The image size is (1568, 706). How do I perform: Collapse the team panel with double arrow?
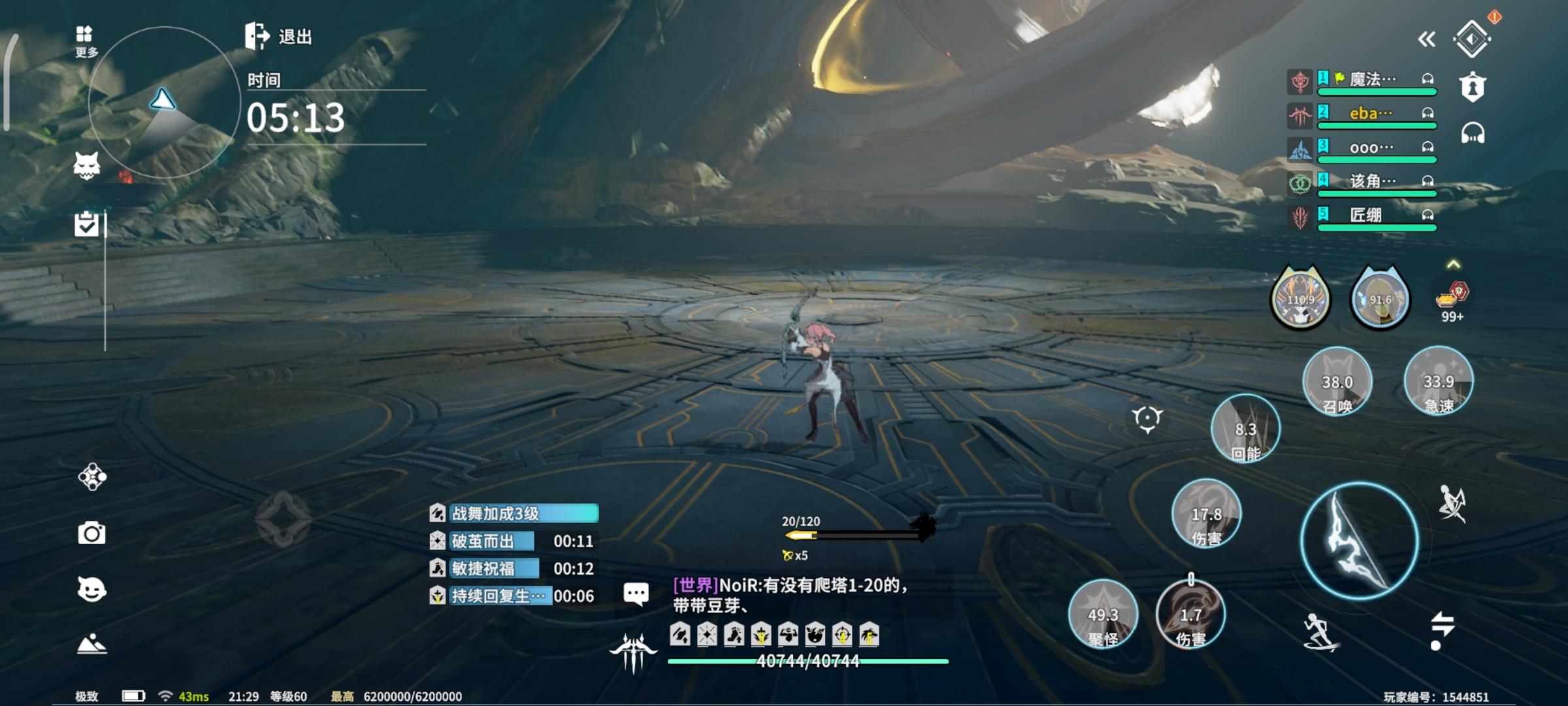coord(1426,40)
